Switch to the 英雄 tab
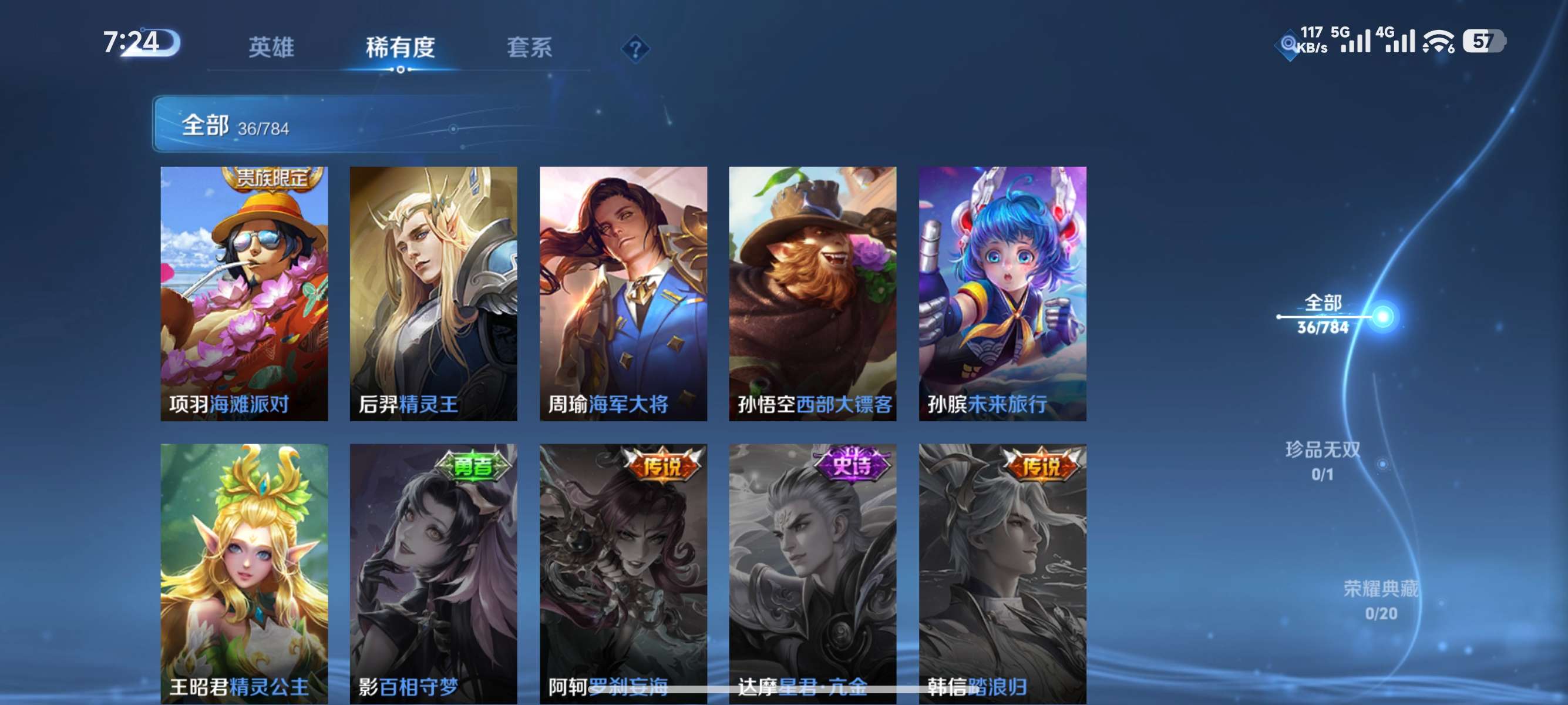This screenshot has width=1568, height=705. [271, 48]
